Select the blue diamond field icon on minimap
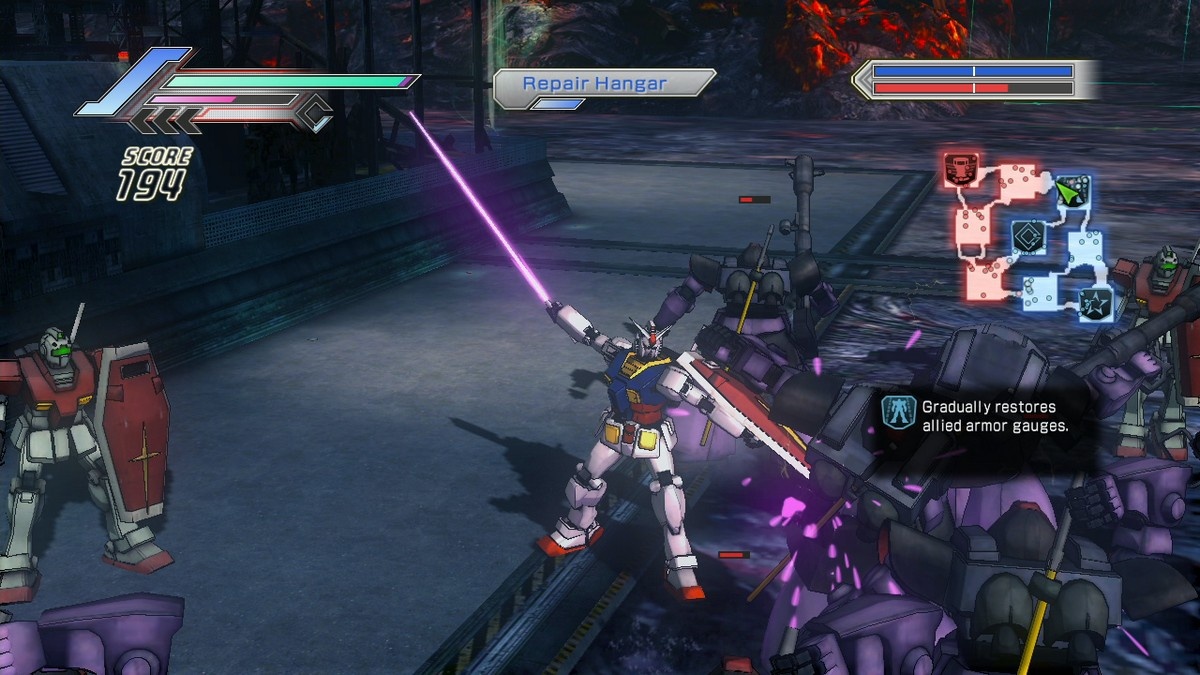The height and width of the screenshot is (675, 1200). [1027, 237]
